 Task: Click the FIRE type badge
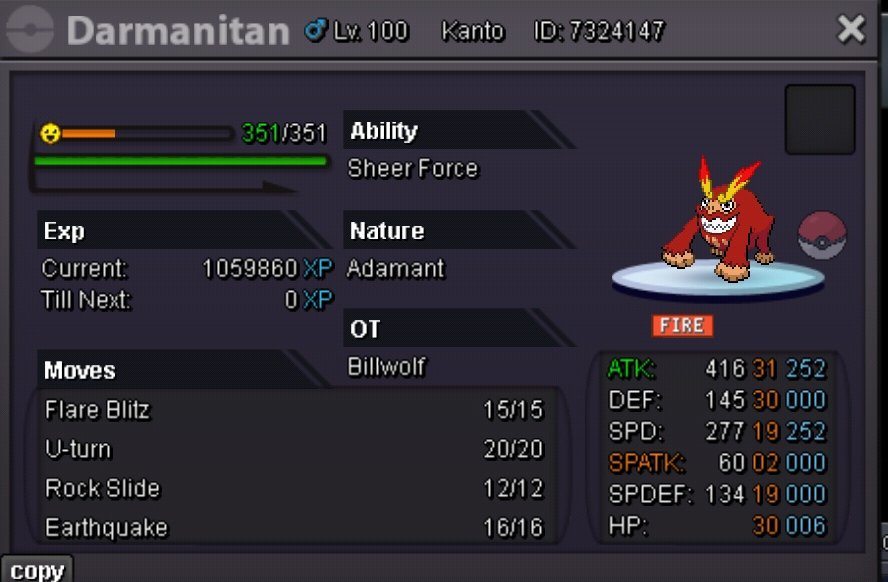pyautogui.click(x=683, y=325)
